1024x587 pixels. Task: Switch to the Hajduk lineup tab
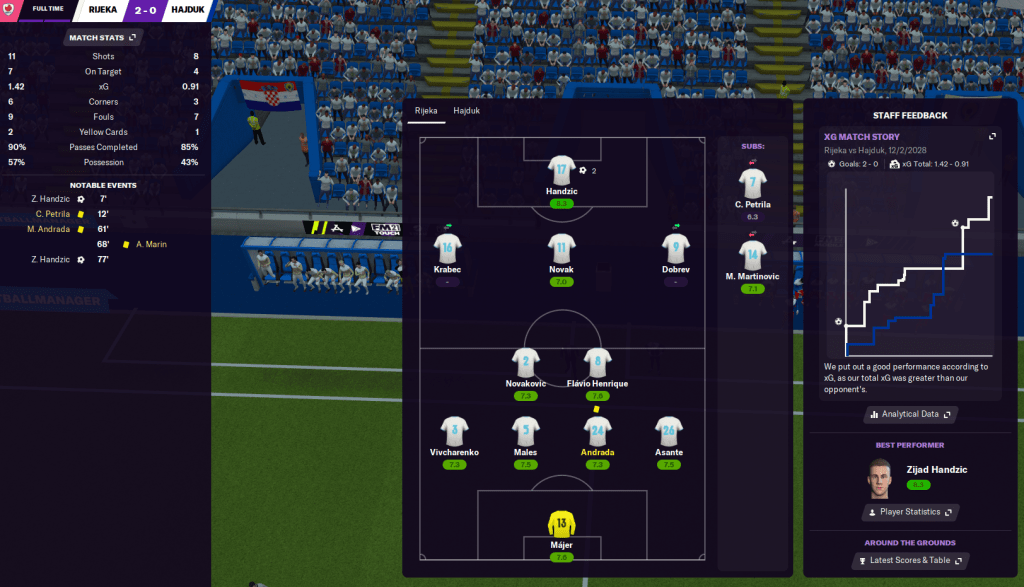(x=466, y=111)
